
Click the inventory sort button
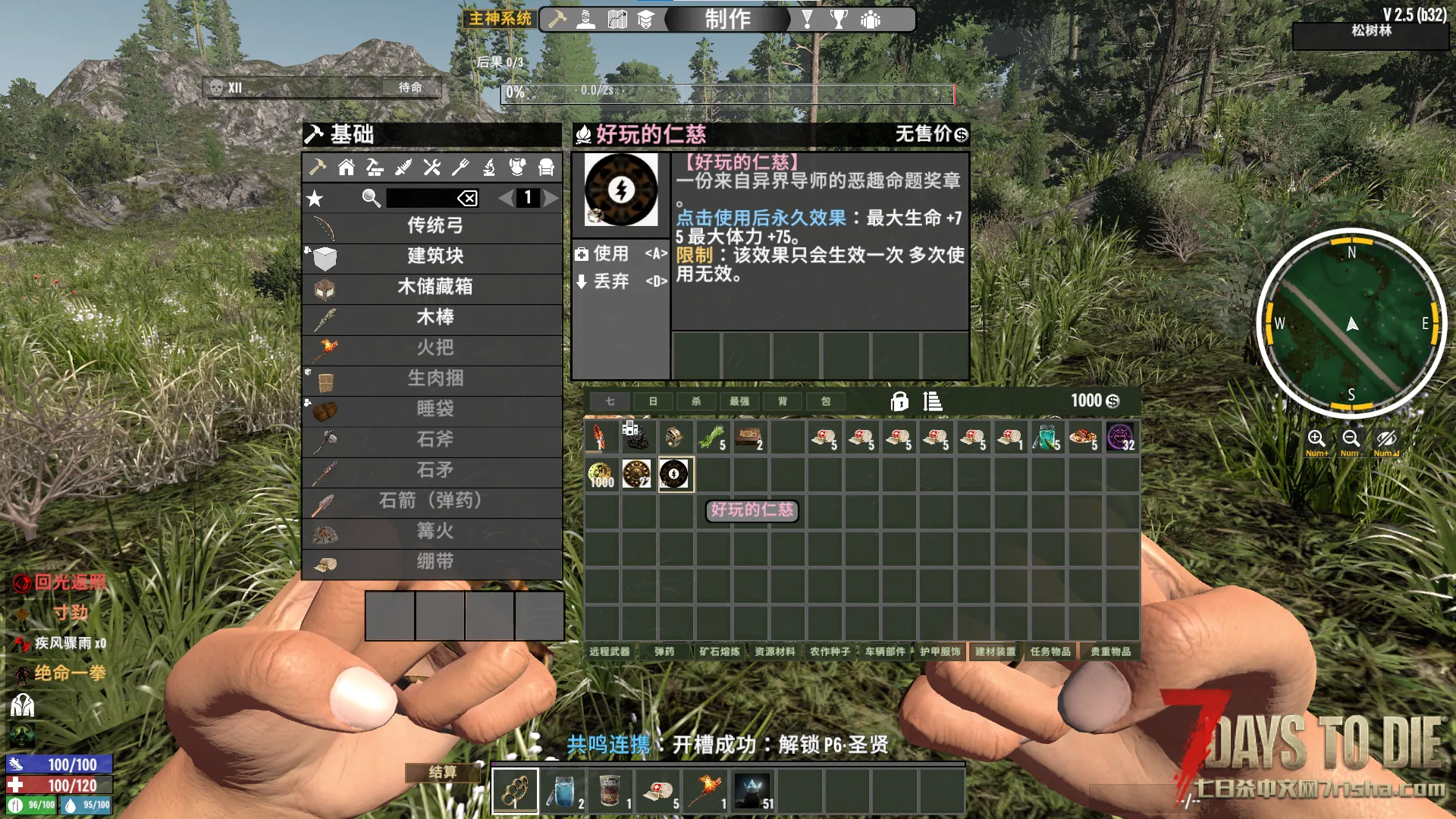click(933, 401)
